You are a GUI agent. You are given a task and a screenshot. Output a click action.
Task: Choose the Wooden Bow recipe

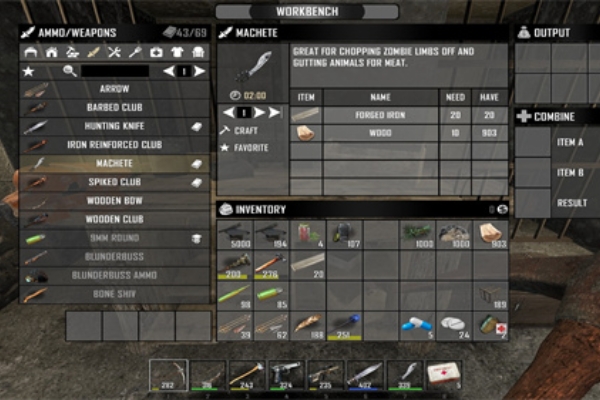114,201
